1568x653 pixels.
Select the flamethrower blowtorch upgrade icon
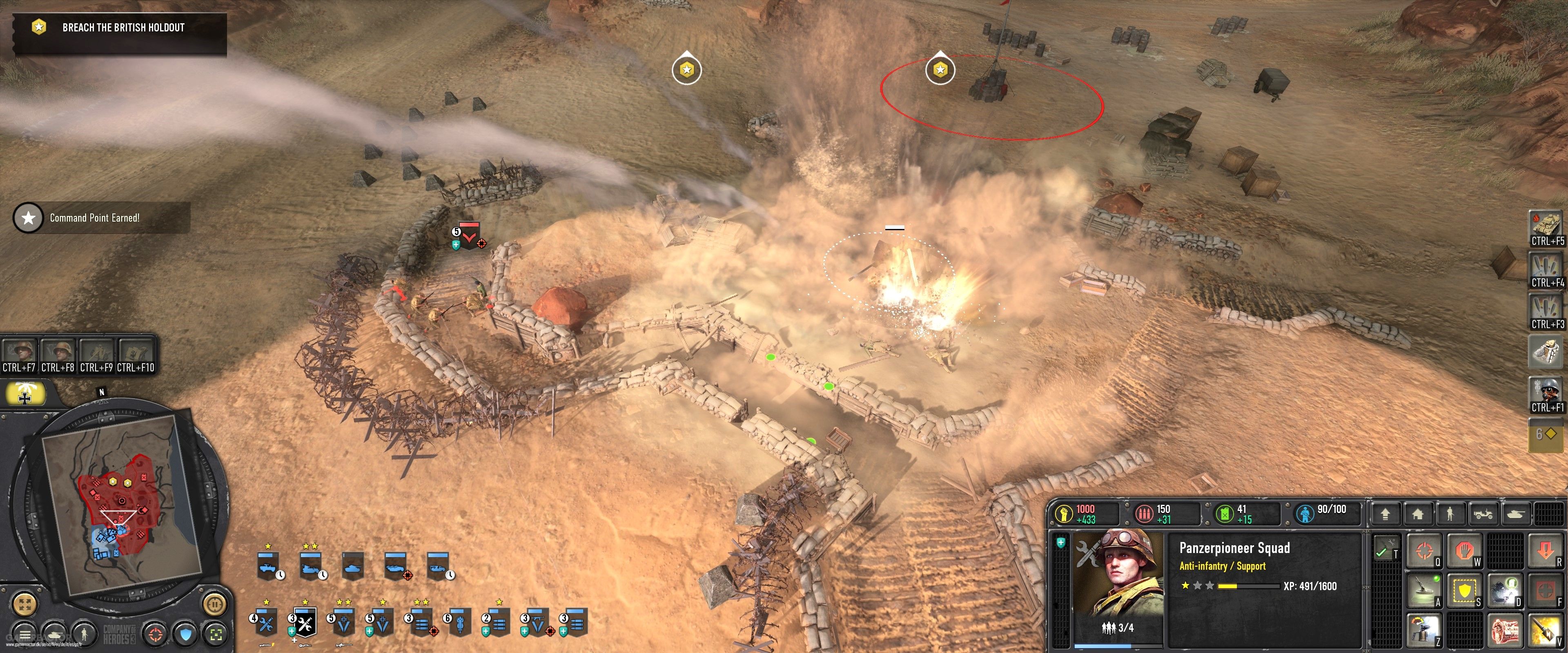click(x=1424, y=629)
